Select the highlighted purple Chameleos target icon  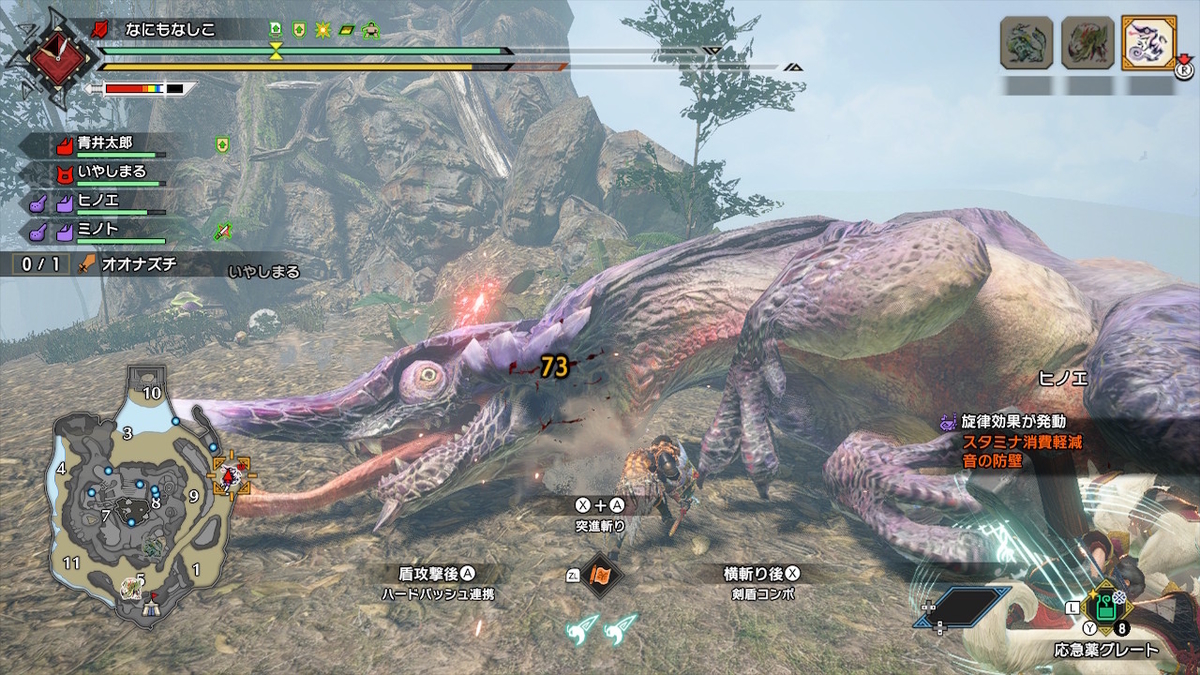(1148, 43)
